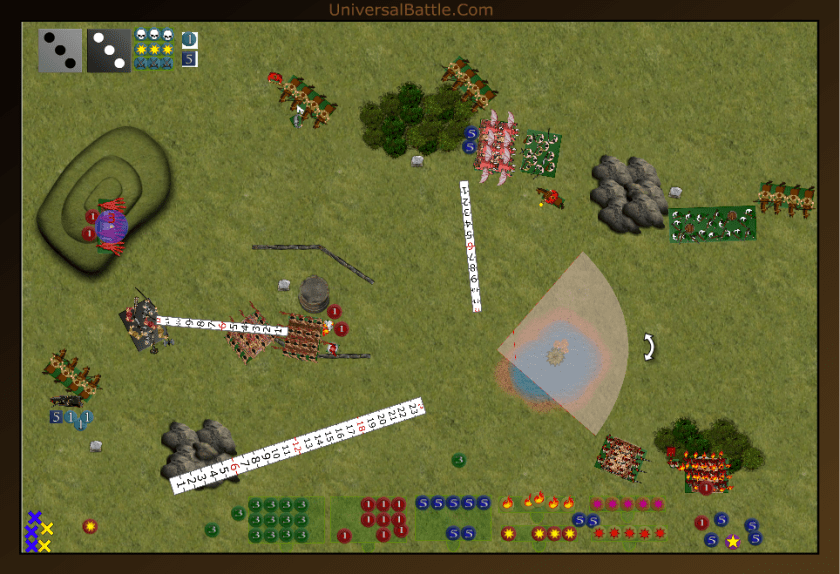Select the vertical measuring ruler
Image resolution: width=840 pixels, height=574 pixels.
(471, 246)
